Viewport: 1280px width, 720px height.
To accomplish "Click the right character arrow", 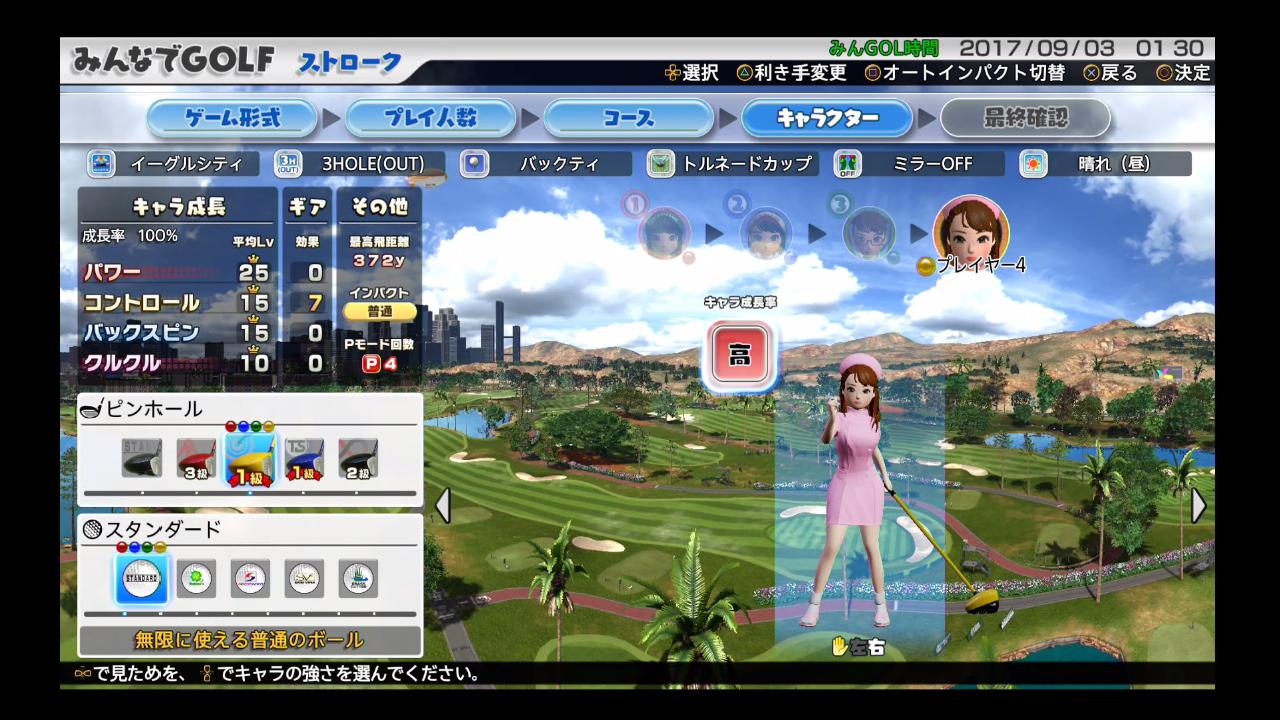I will [1199, 506].
